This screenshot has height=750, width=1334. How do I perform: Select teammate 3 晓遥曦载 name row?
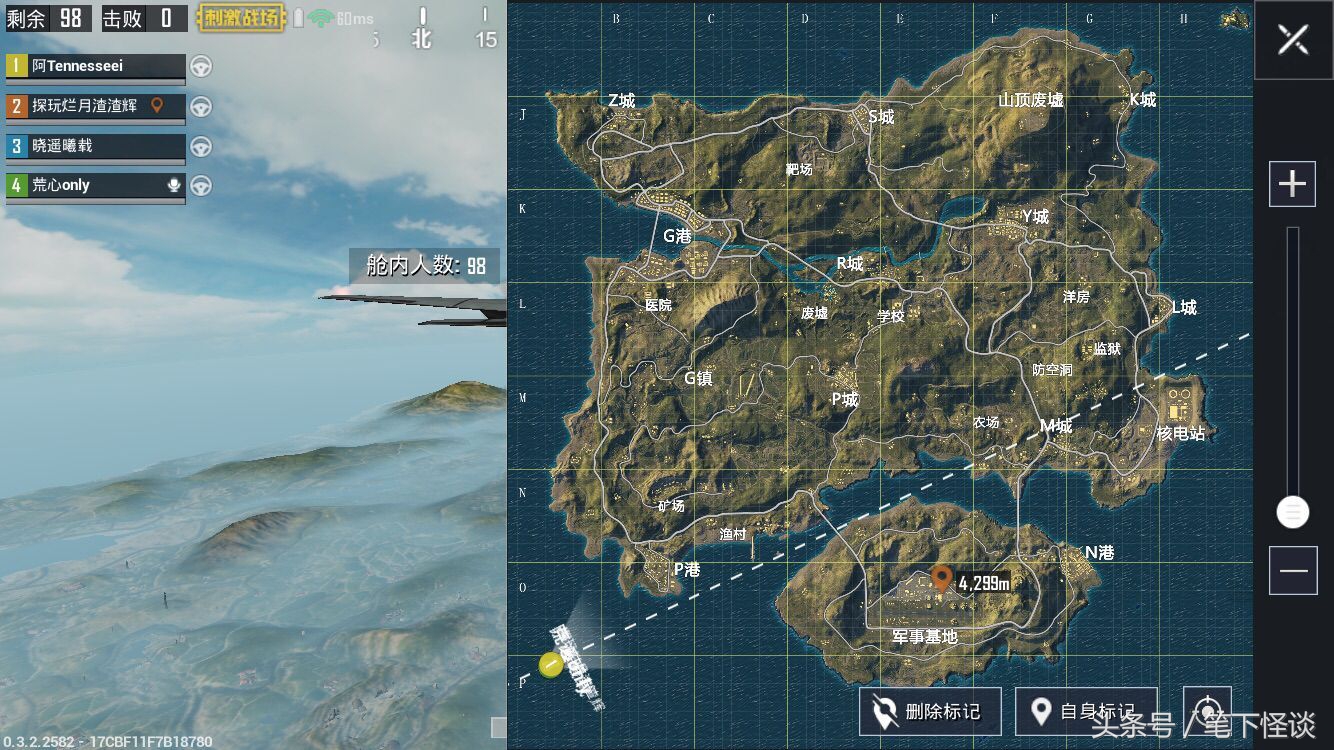[96, 146]
